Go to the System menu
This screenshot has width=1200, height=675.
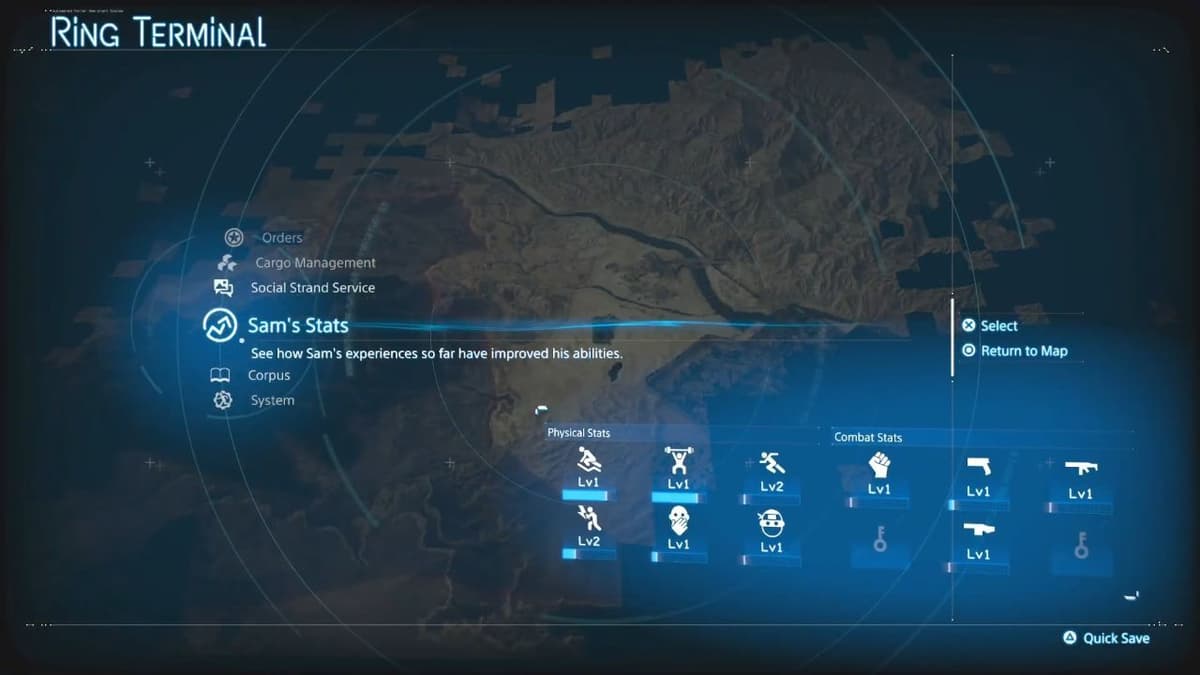(x=272, y=401)
